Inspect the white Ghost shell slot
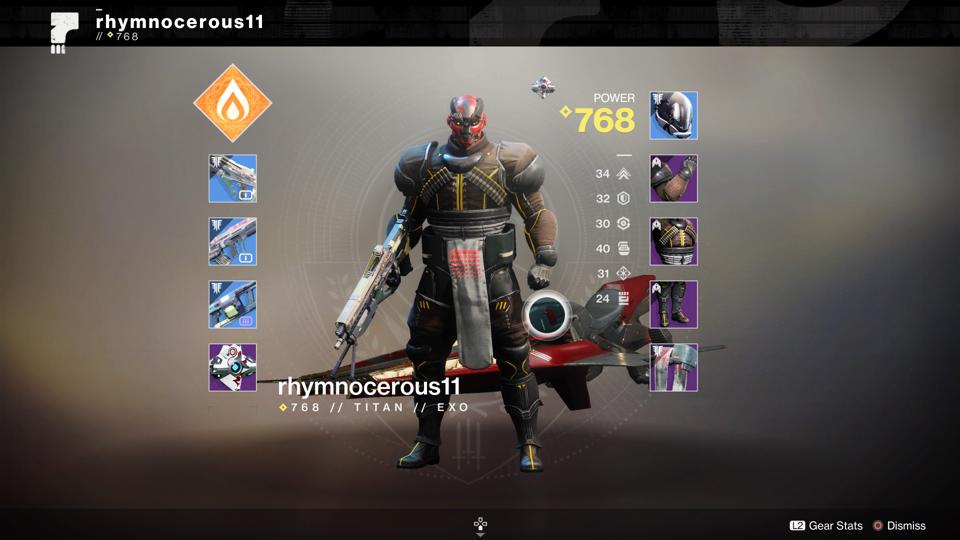960x540 pixels. pyautogui.click(x=233, y=367)
